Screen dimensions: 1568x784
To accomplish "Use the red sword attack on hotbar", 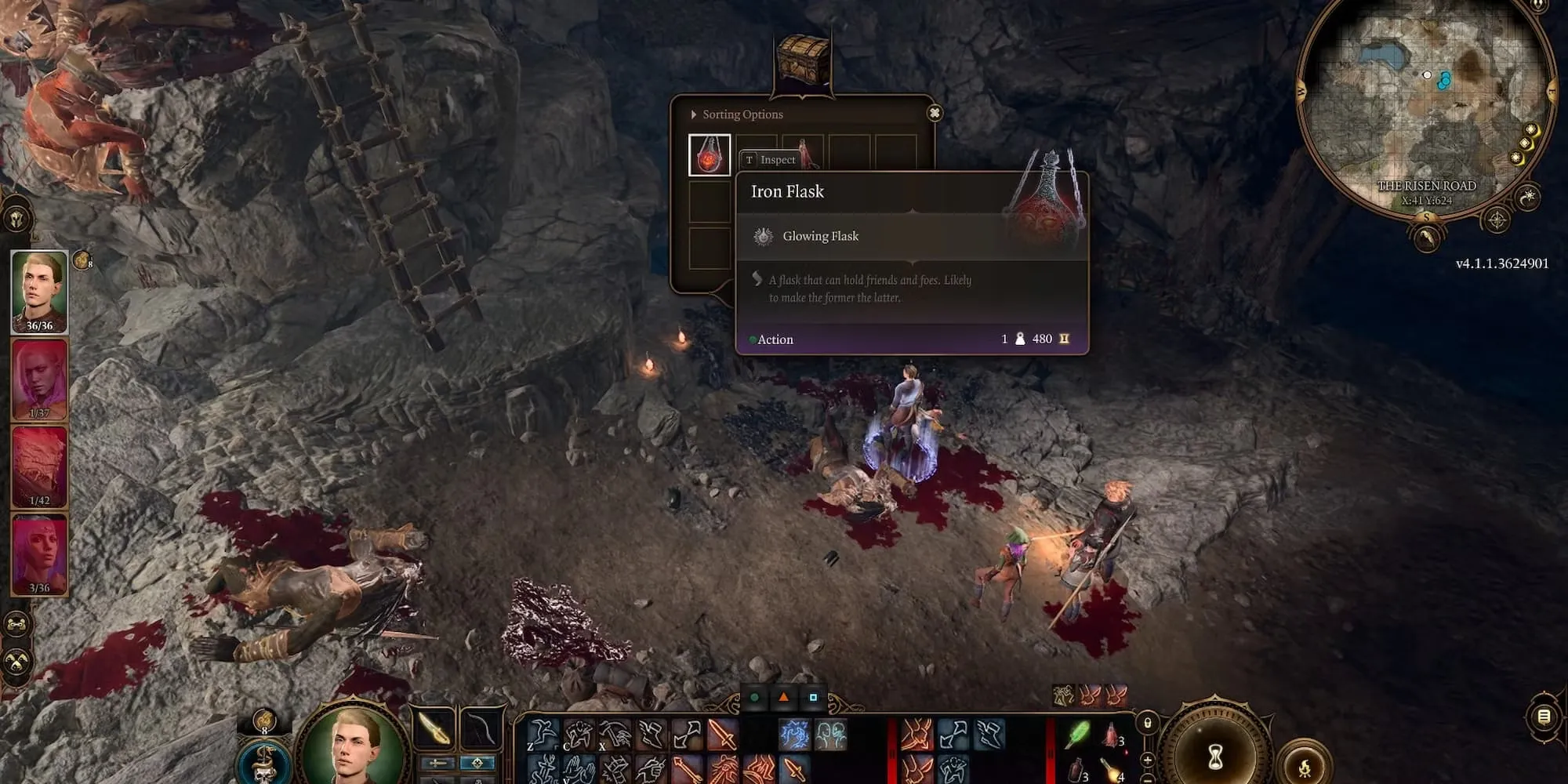I will pyautogui.click(x=722, y=735).
